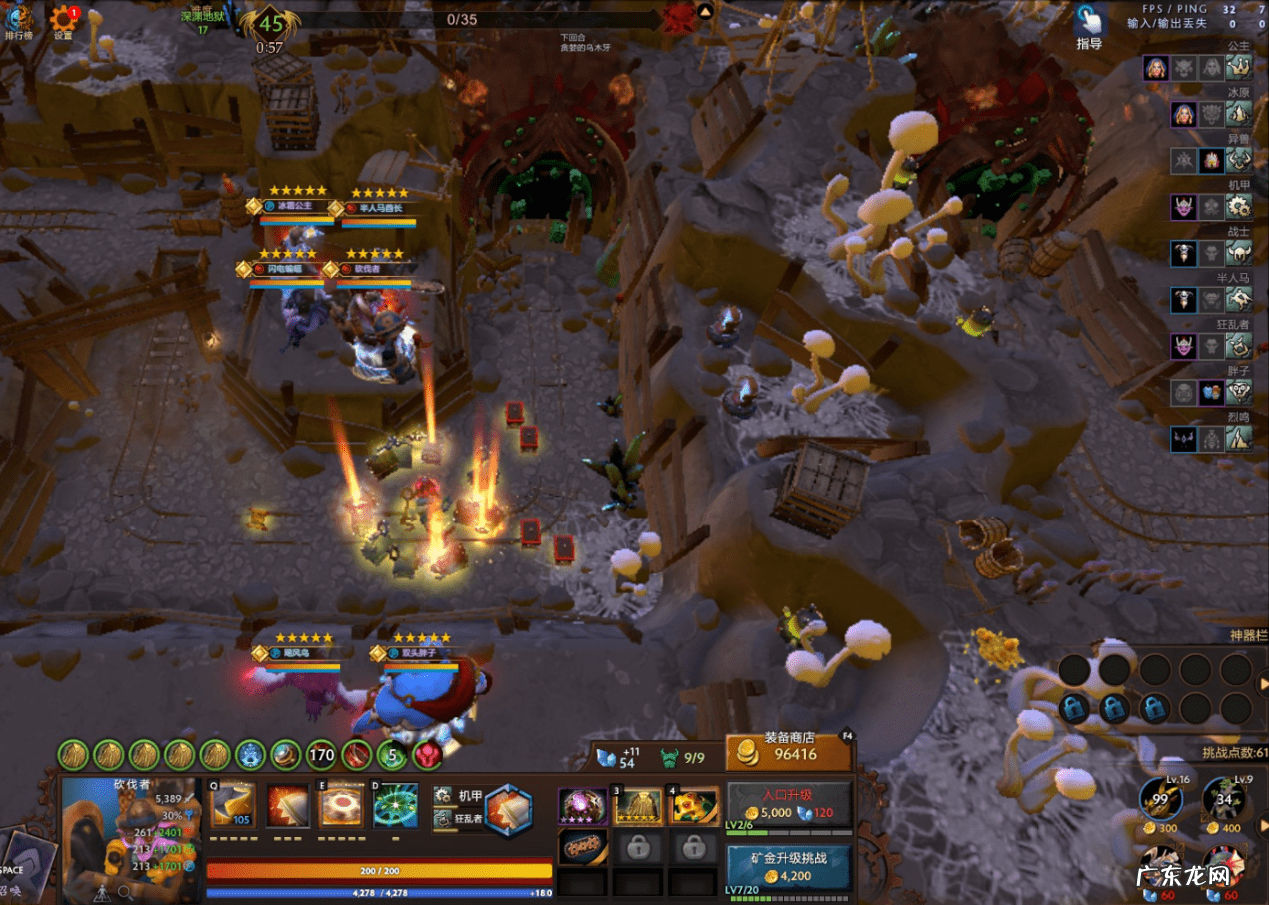Select the Lv.9 challenge costing 400 gold
The height and width of the screenshot is (905, 1269).
tap(1224, 801)
